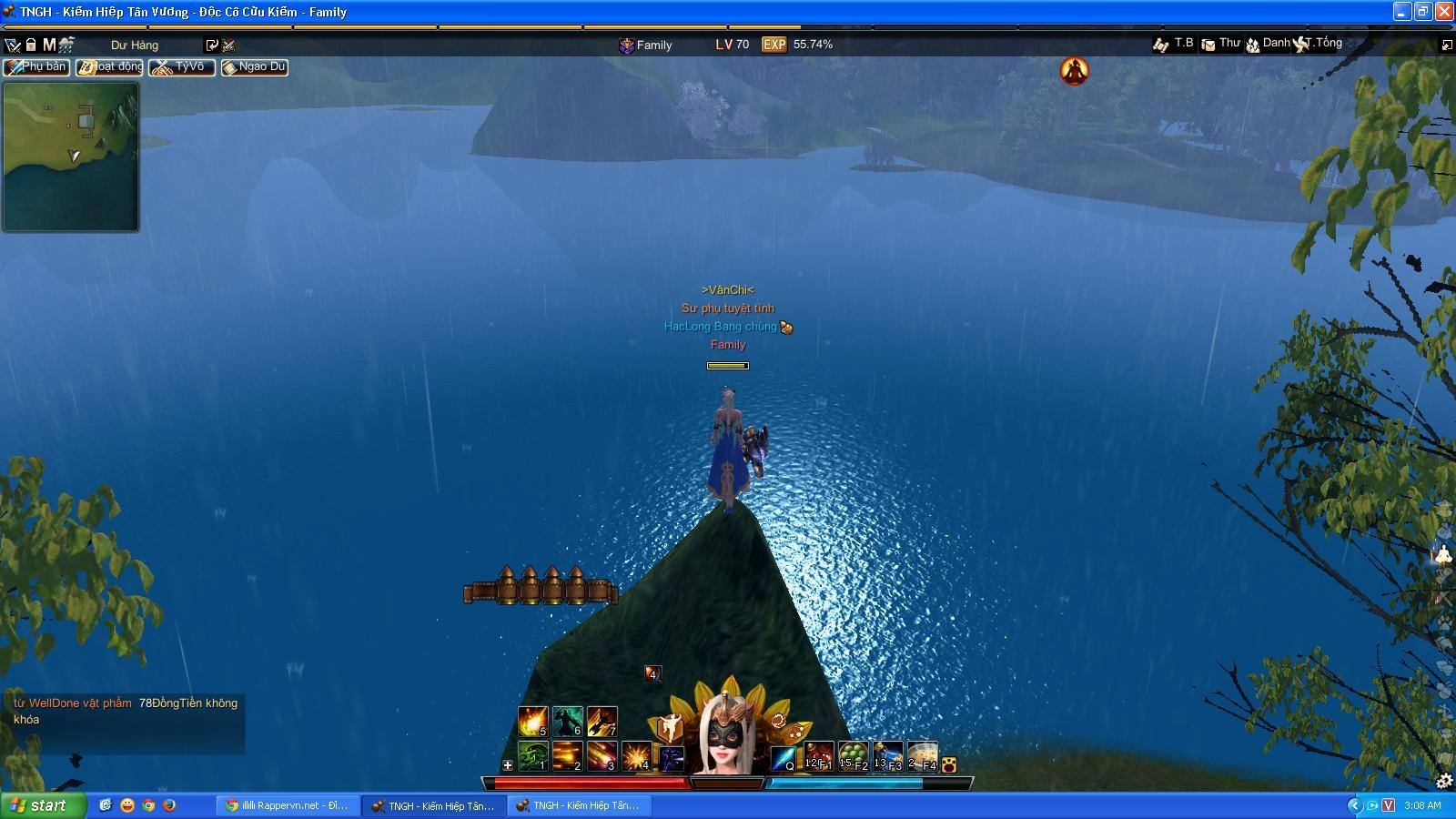The width and height of the screenshot is (1456, 819).
Task: Click the minimap
Action: (x=71, y=157)
